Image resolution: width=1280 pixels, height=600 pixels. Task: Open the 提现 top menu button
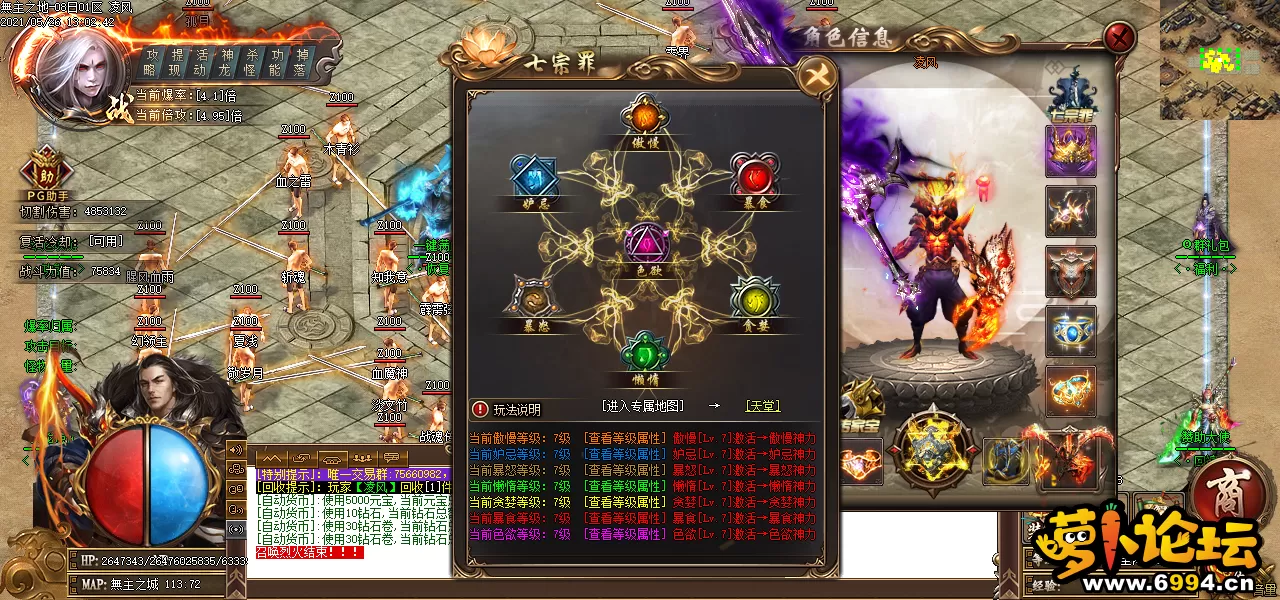click(176, 62)
